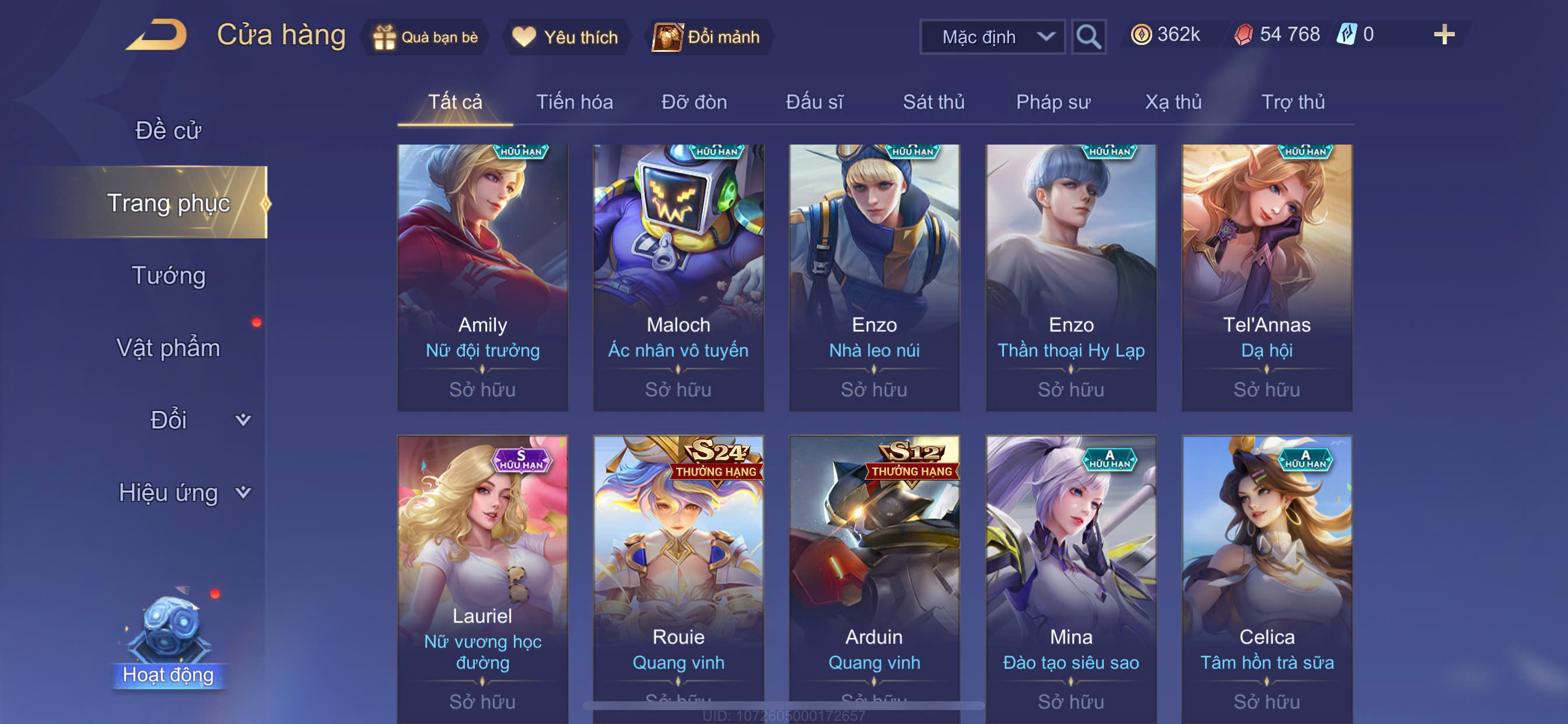Choose the Trợ thủ tab

(x=1292, y=101)
